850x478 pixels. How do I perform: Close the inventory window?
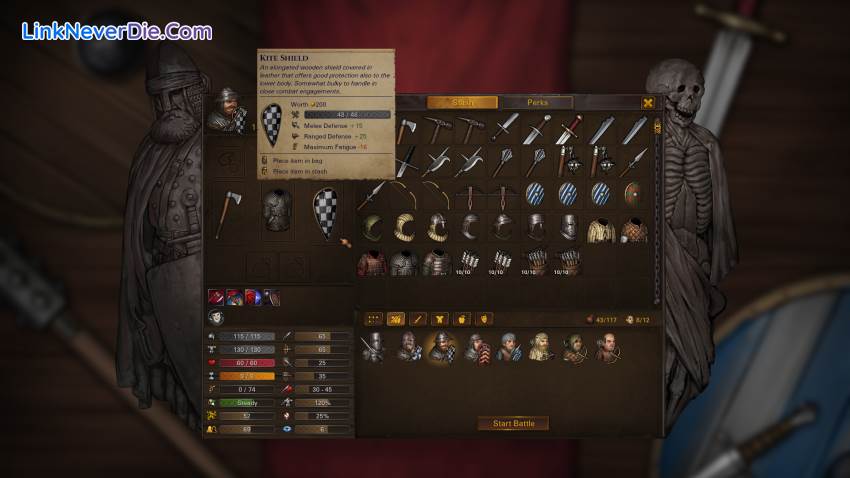[x=648, y=103]
